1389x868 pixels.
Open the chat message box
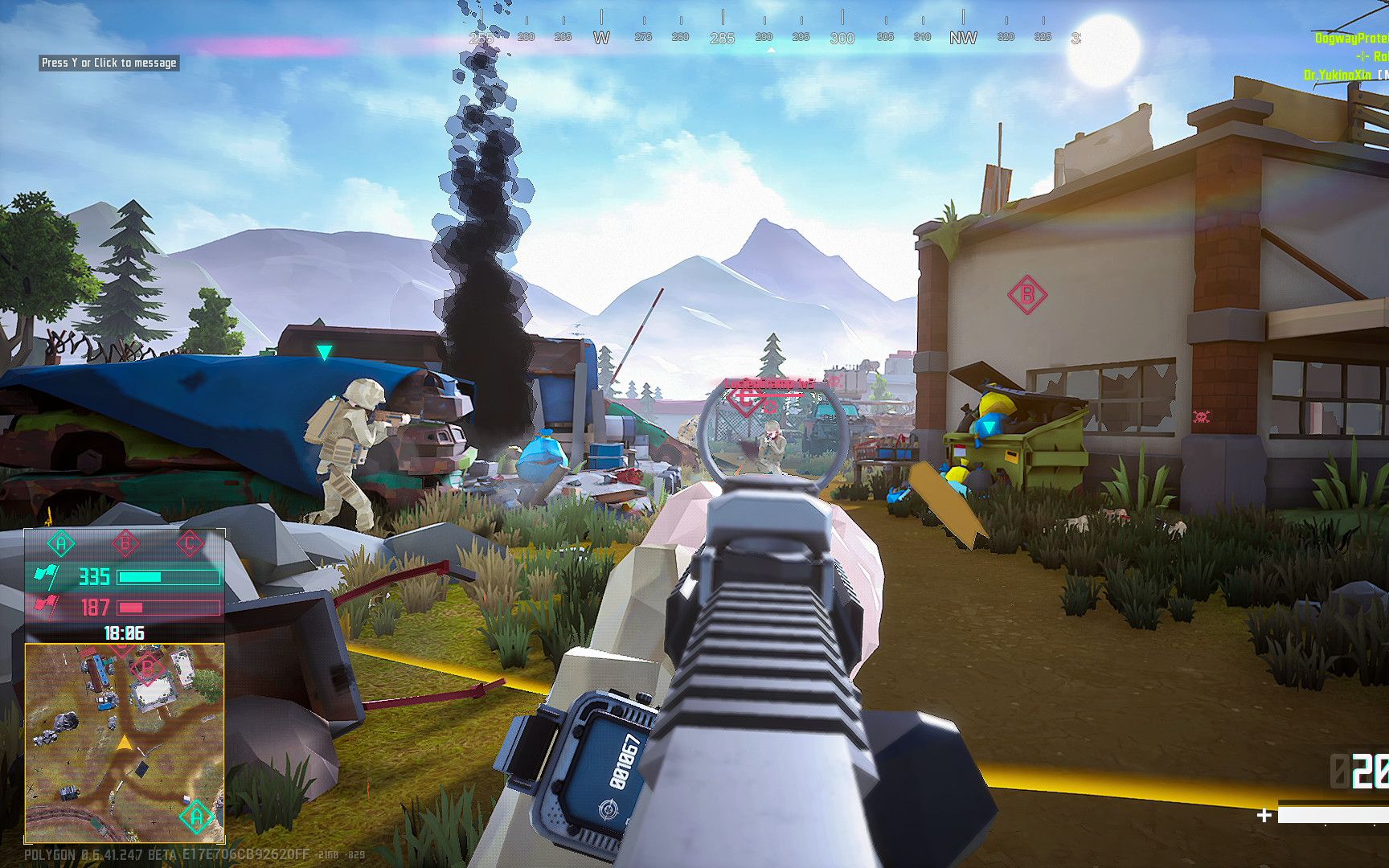click(109, 63)
